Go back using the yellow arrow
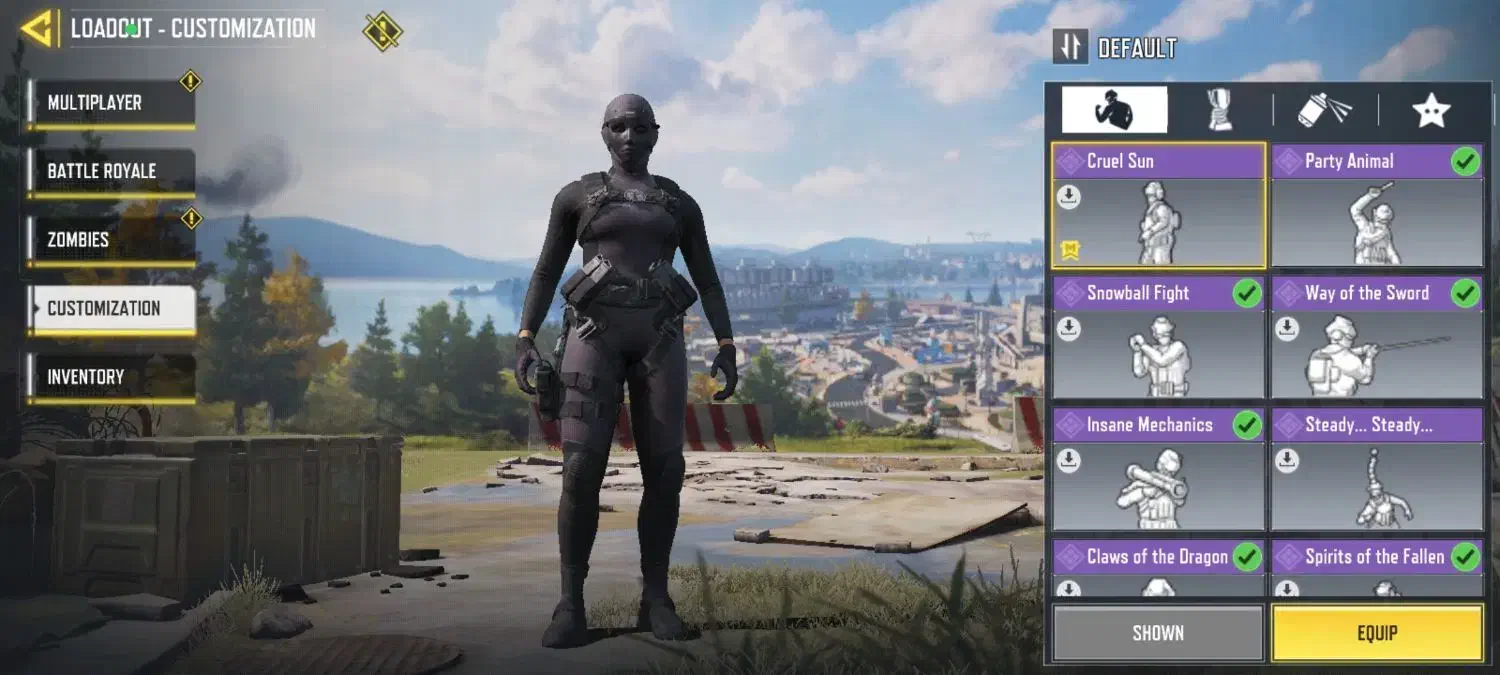The image size is (1500, 675). (x=37, y=29)
